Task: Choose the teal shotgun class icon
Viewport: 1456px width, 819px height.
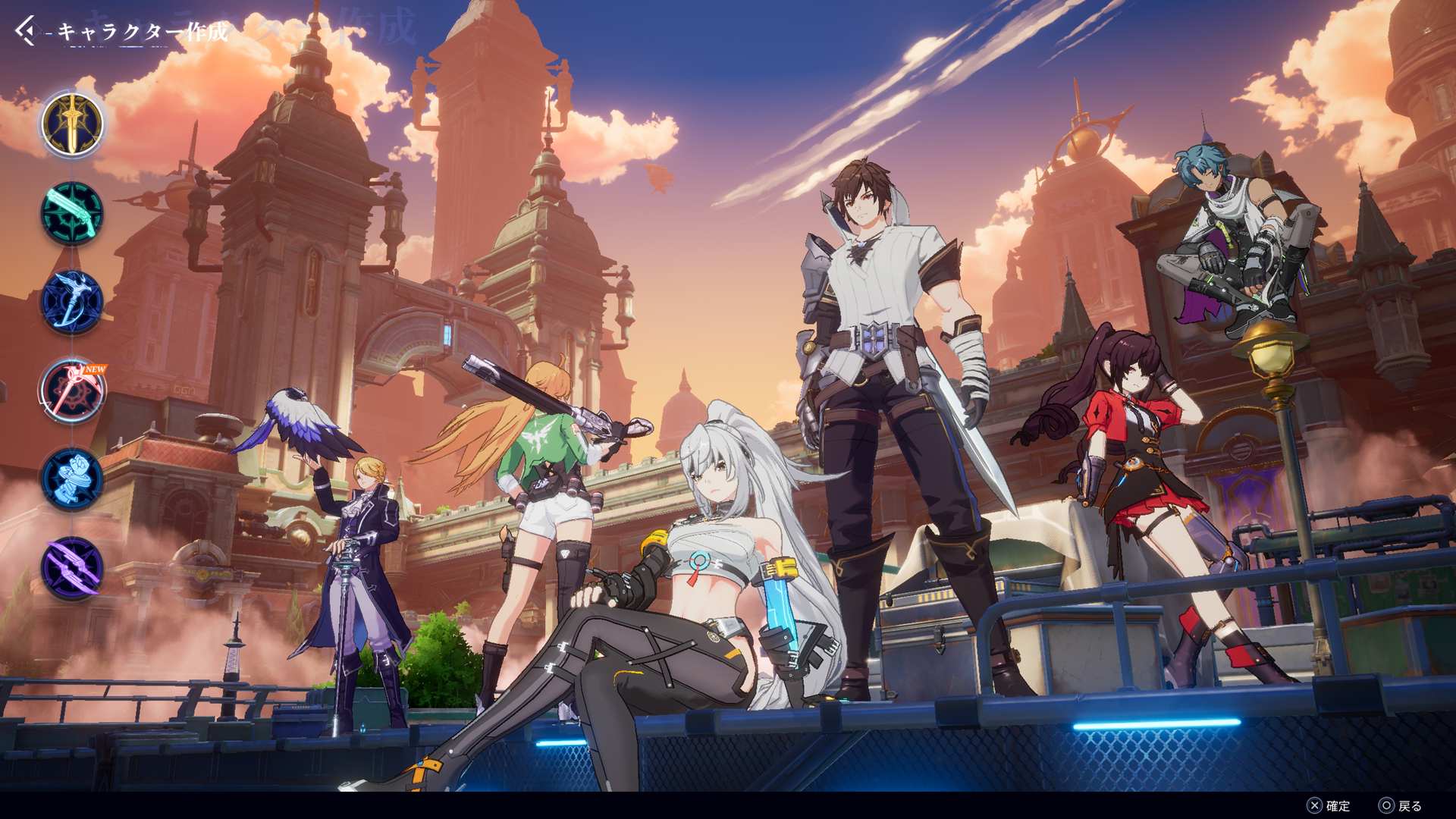Action: [72, 213]
